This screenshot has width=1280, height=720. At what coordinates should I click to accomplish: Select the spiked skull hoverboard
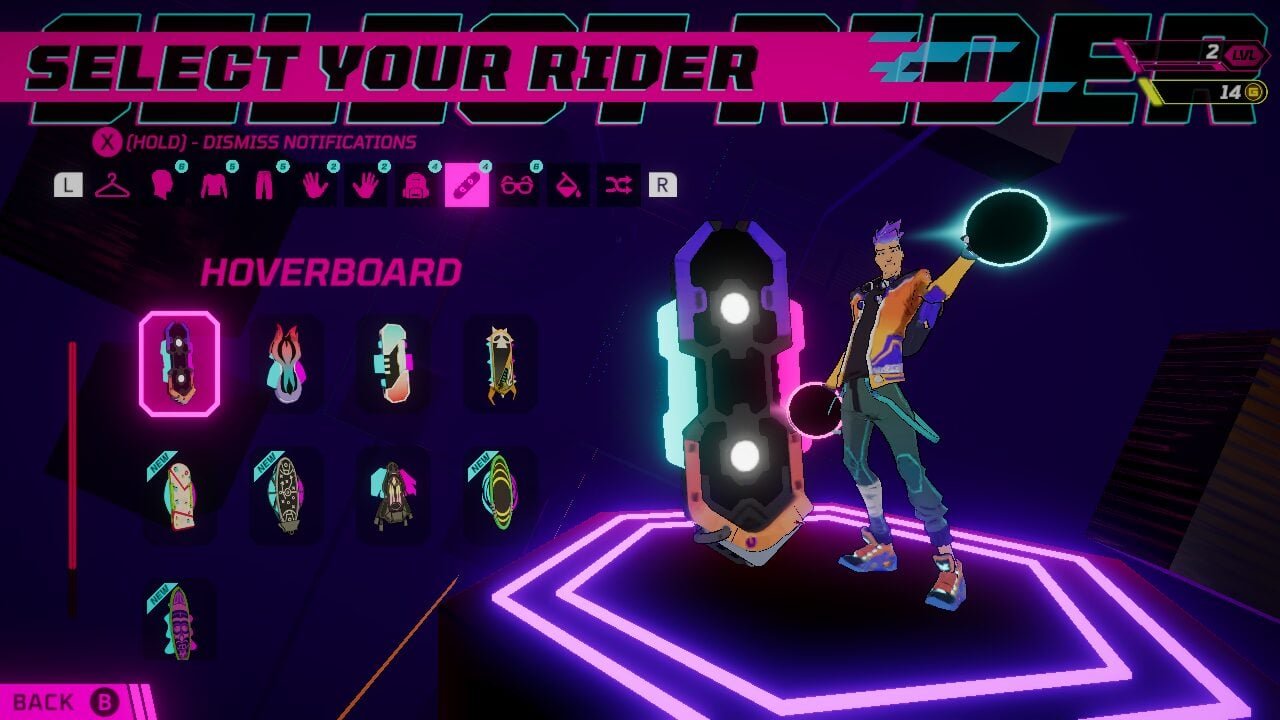[x=500, y=363]
